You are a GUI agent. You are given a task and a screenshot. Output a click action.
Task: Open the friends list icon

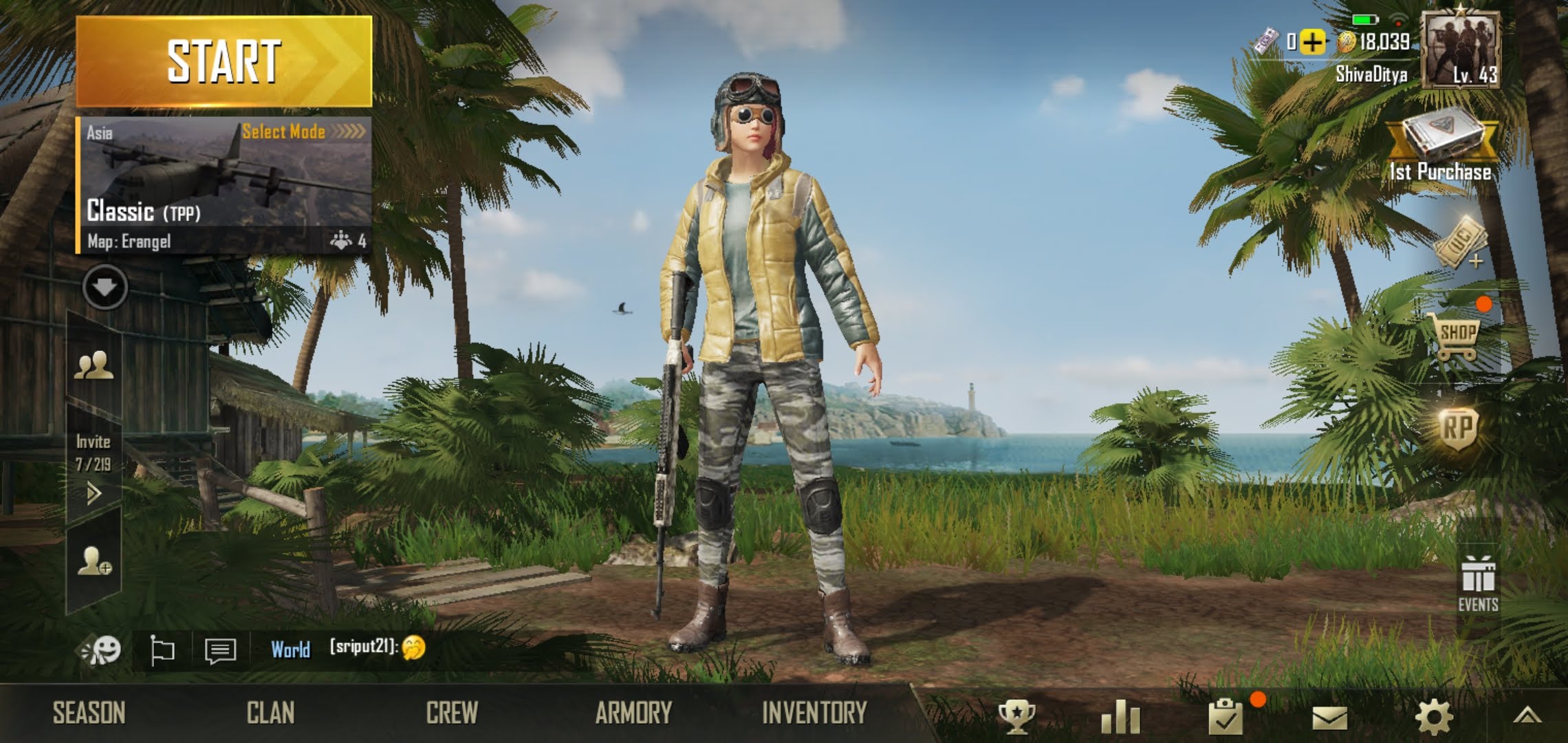94,365
